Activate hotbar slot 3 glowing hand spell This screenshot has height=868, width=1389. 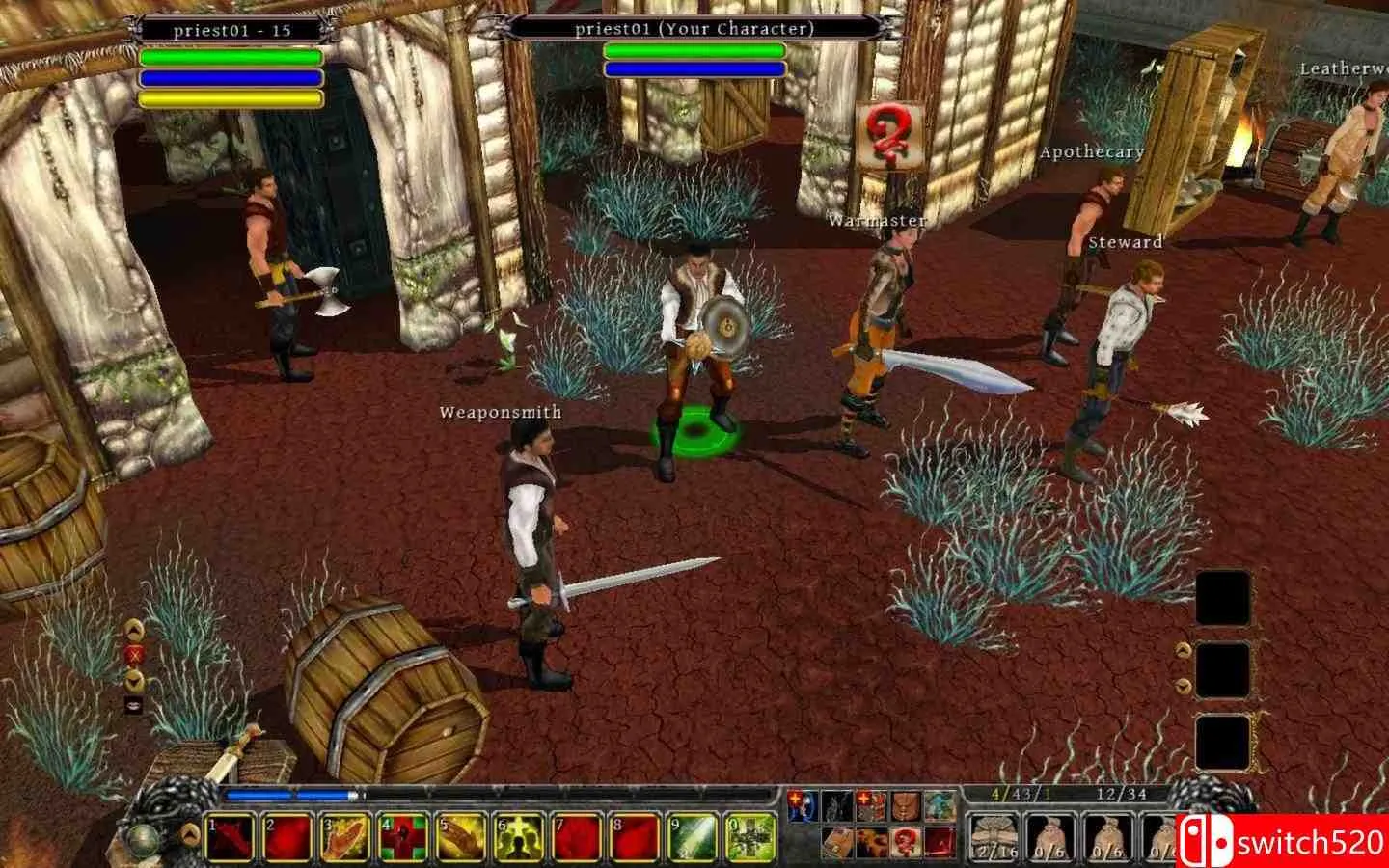(x=347, y=837)
